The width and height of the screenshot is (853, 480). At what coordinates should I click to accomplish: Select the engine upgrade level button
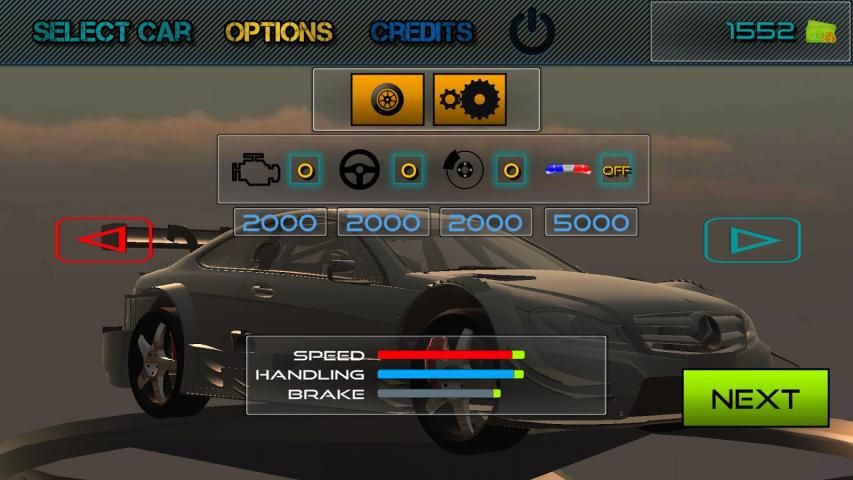[305, 169]
